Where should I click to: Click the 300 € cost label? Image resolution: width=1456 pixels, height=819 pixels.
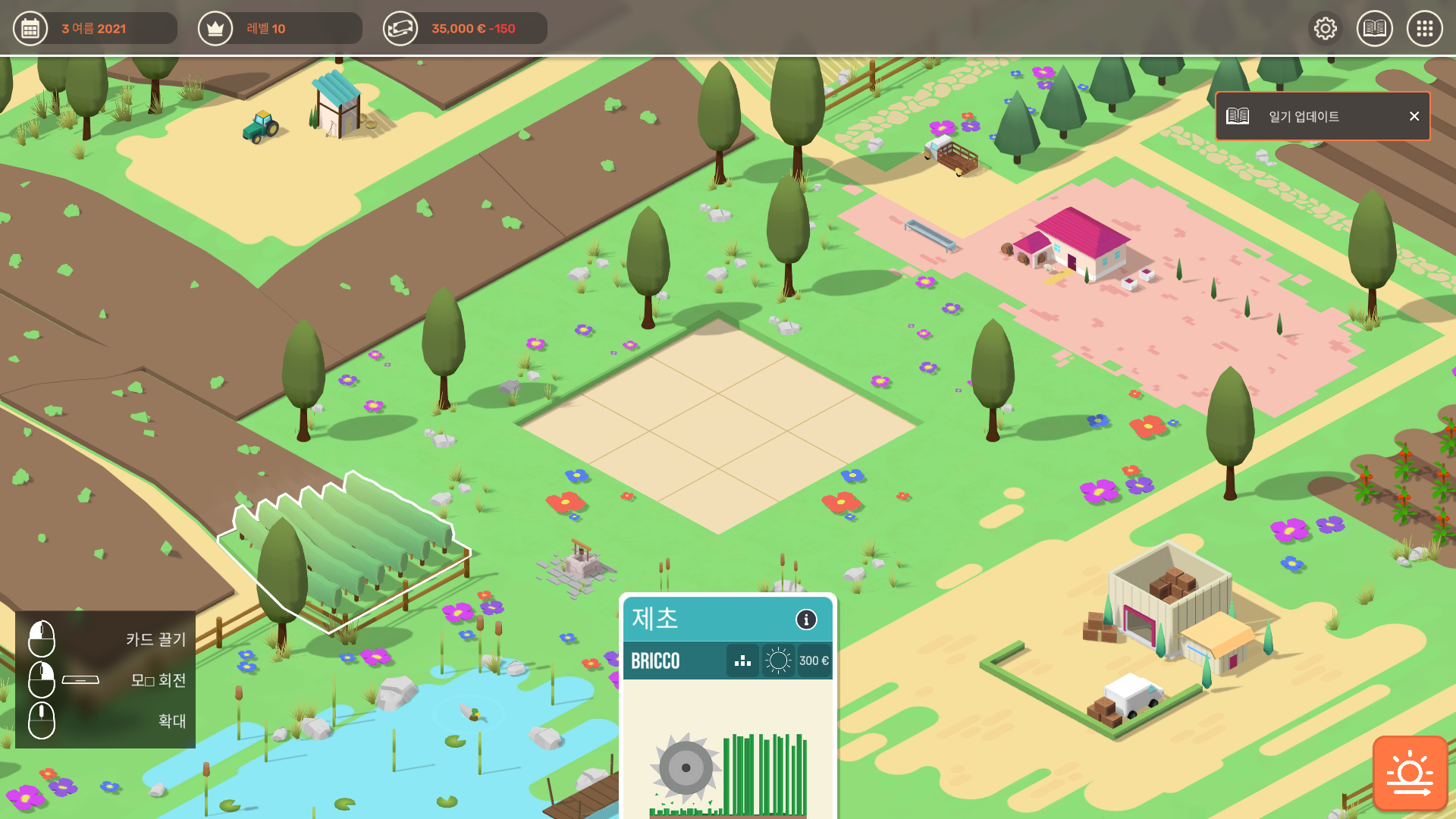pyautogui.click(x=814, y=661)
